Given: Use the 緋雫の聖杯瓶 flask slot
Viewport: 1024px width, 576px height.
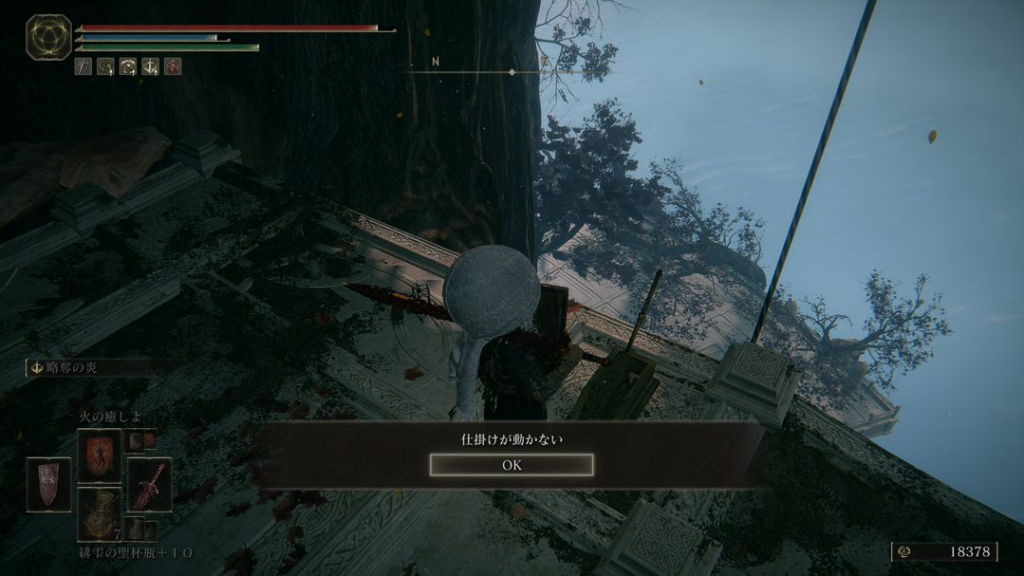Looking at the screenshot, I should coord(99,513).
